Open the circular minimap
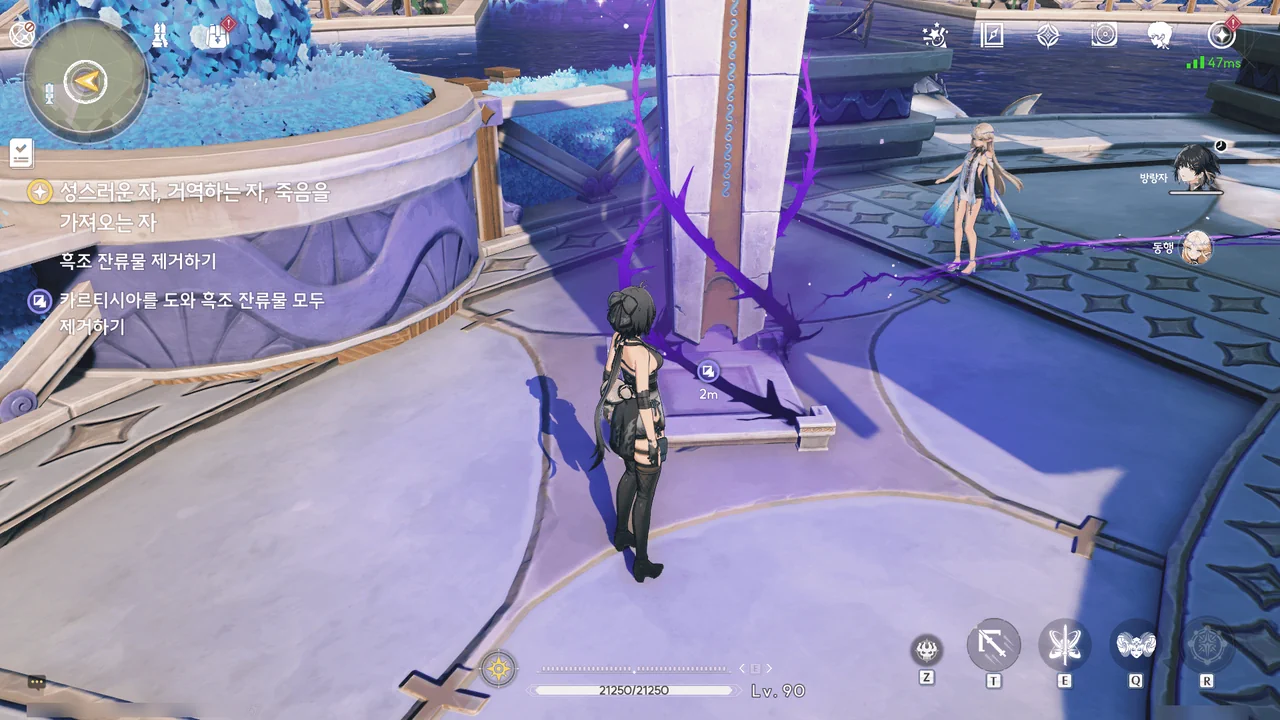 86,80
